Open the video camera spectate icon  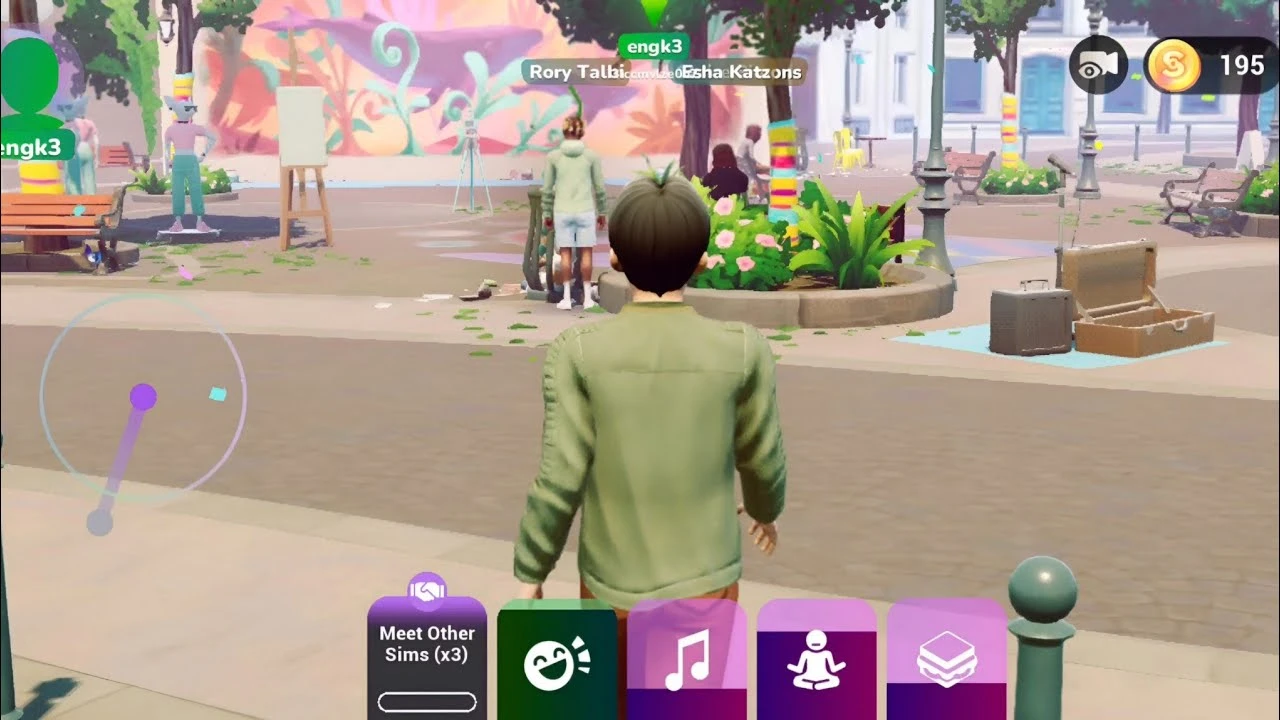[x=1097, y=62]
